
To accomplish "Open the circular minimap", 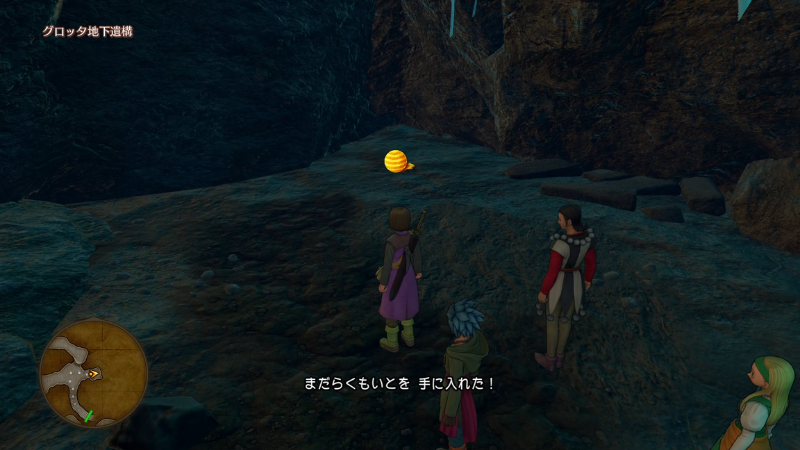I will pyautogui.click(x=93, y=373).
